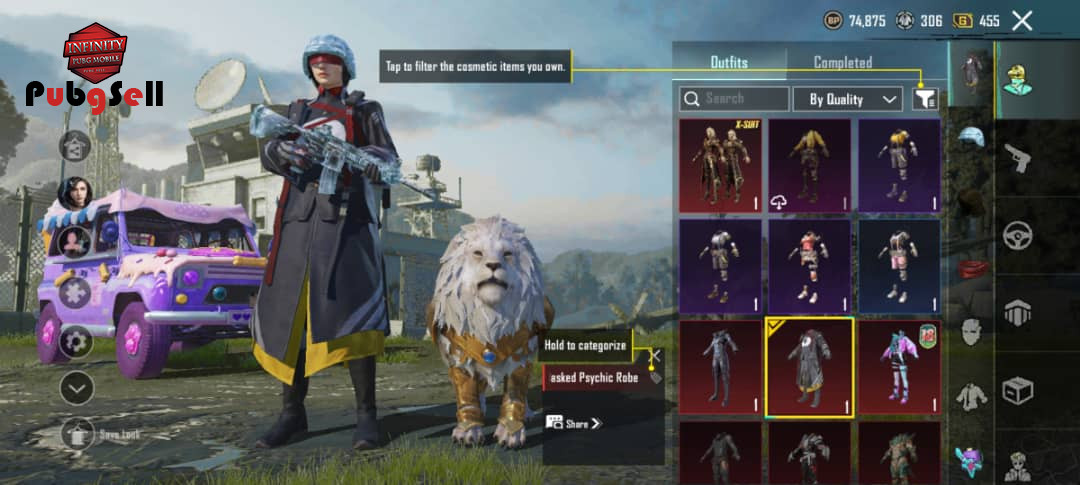
Task: Open the pistol weapons category
Action: 1018,157
